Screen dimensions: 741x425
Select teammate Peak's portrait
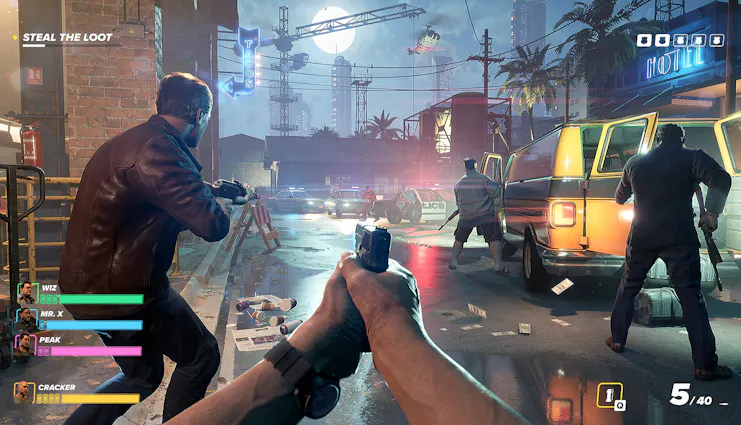26,345
